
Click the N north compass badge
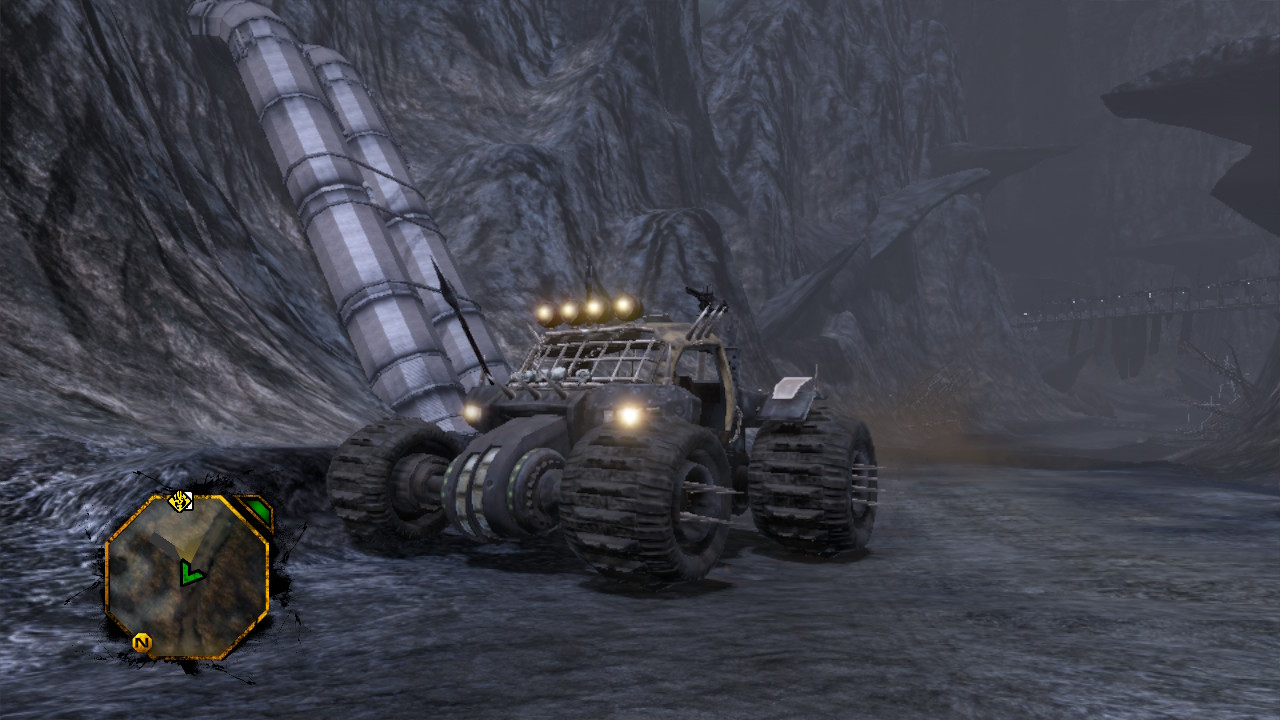pos(142,643)
